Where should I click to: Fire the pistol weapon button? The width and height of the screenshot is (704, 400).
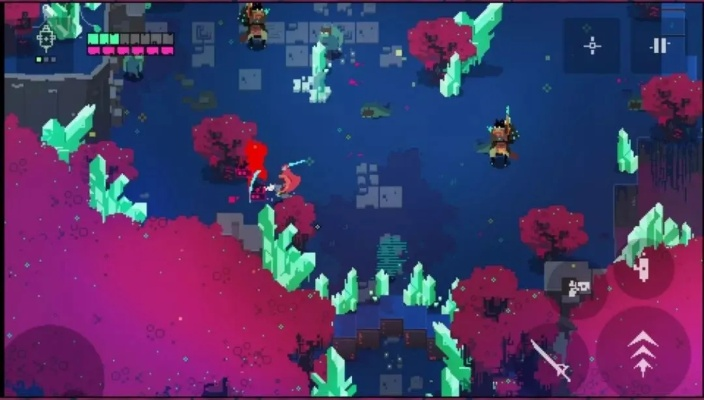pos(579,289)
